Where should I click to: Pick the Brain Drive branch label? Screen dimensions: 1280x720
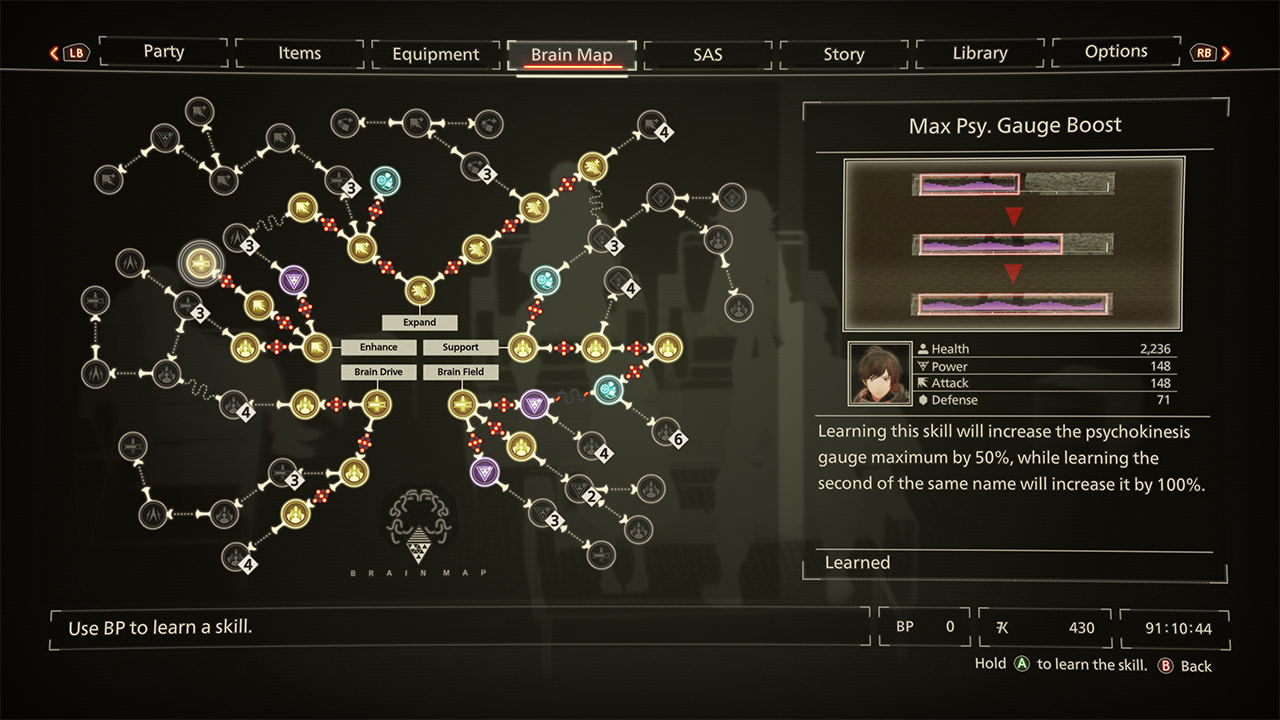click(x=378, y=372)
